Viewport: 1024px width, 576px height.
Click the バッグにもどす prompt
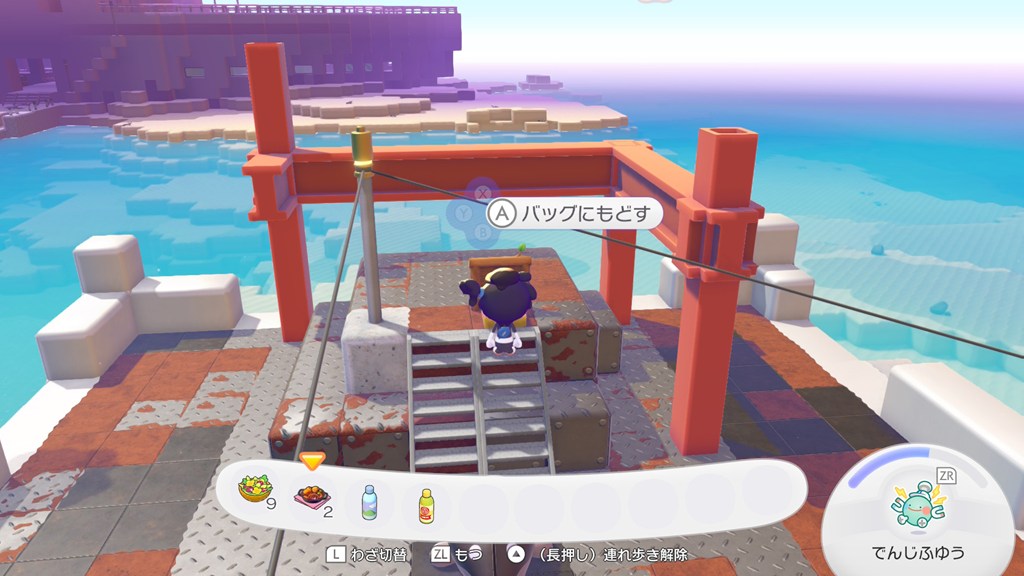[x=574, y=214]
